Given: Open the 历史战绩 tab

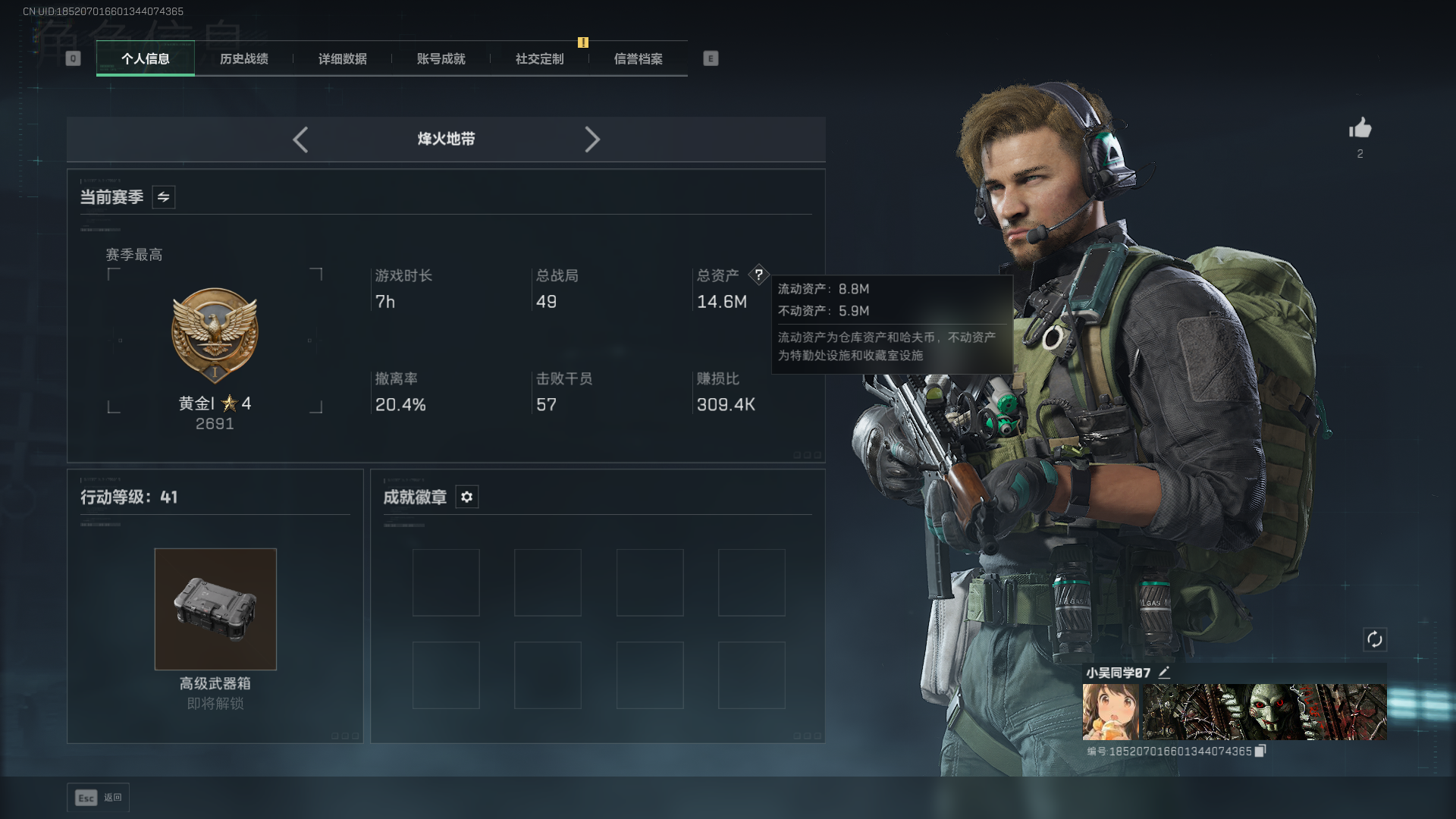Looking at the screenshot, I should coord(243,59).
